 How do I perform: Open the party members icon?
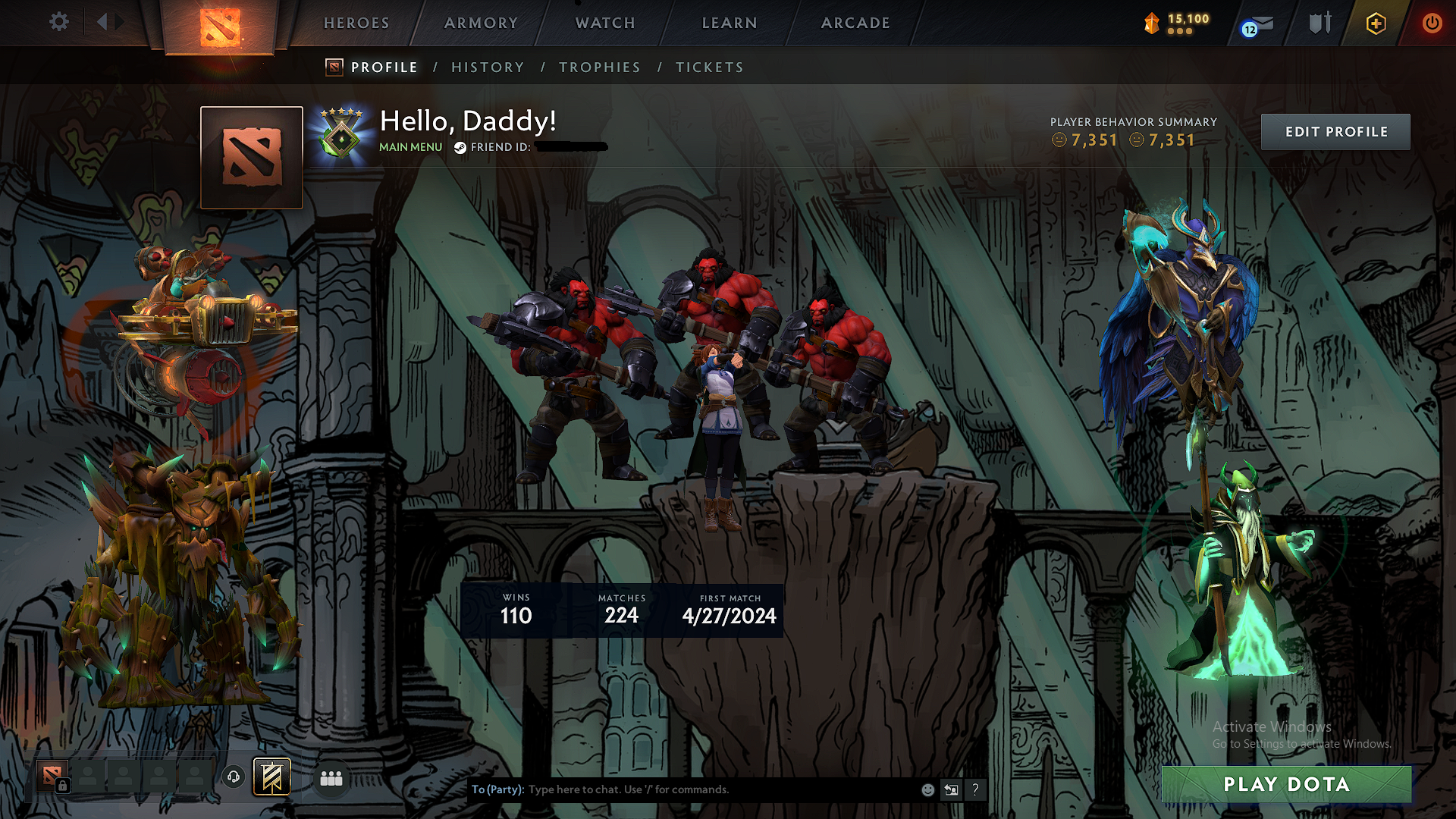tap(331, 778)
